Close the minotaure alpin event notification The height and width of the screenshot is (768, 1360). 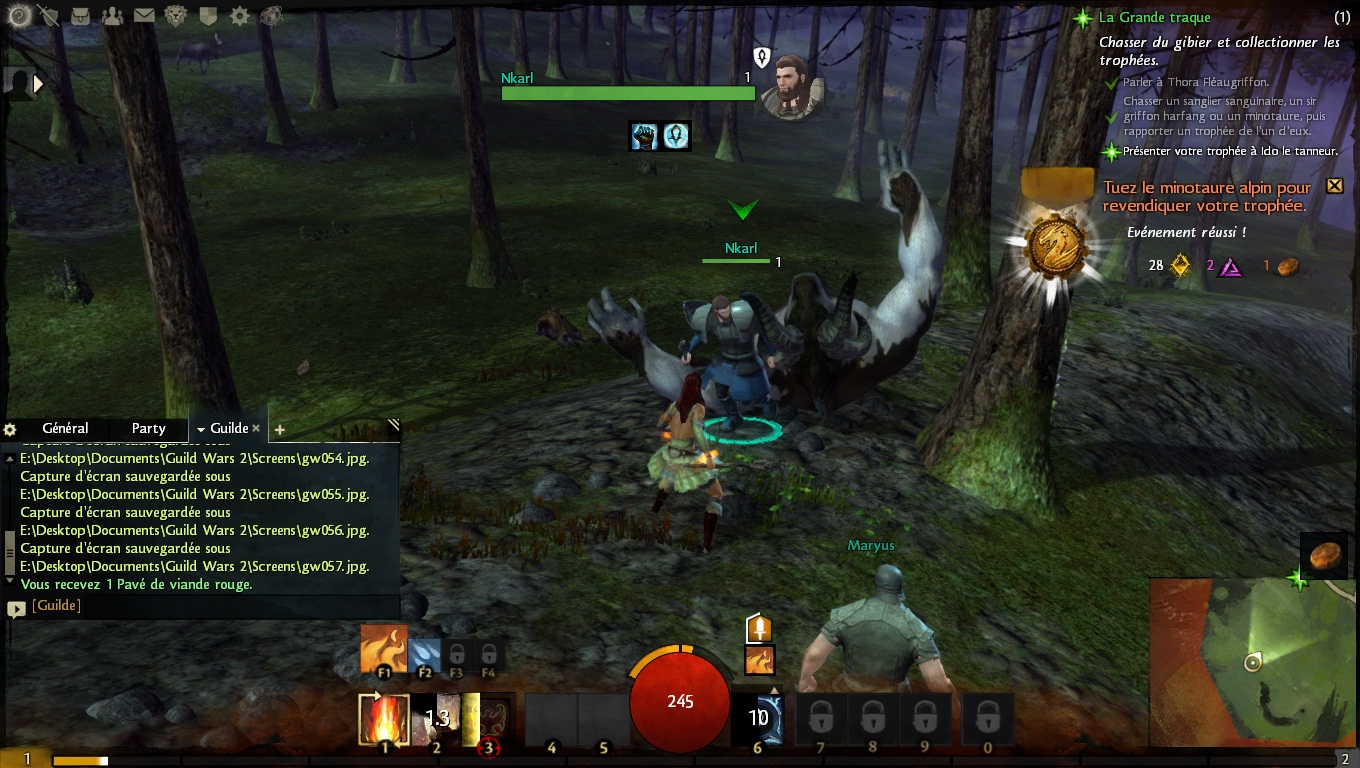coord(1334,186)
